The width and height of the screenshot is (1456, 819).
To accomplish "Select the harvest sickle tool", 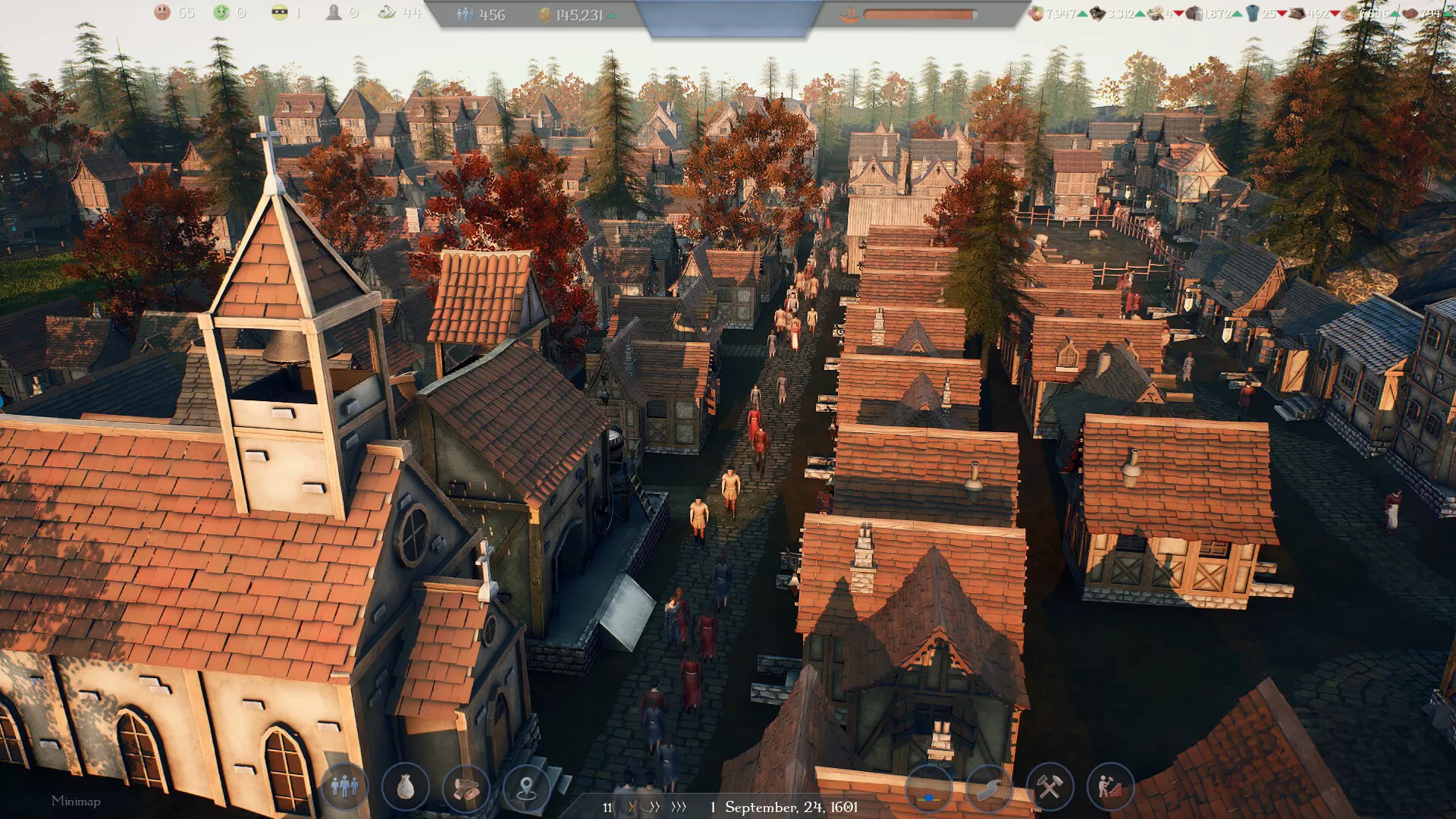I will coord(987,789).
